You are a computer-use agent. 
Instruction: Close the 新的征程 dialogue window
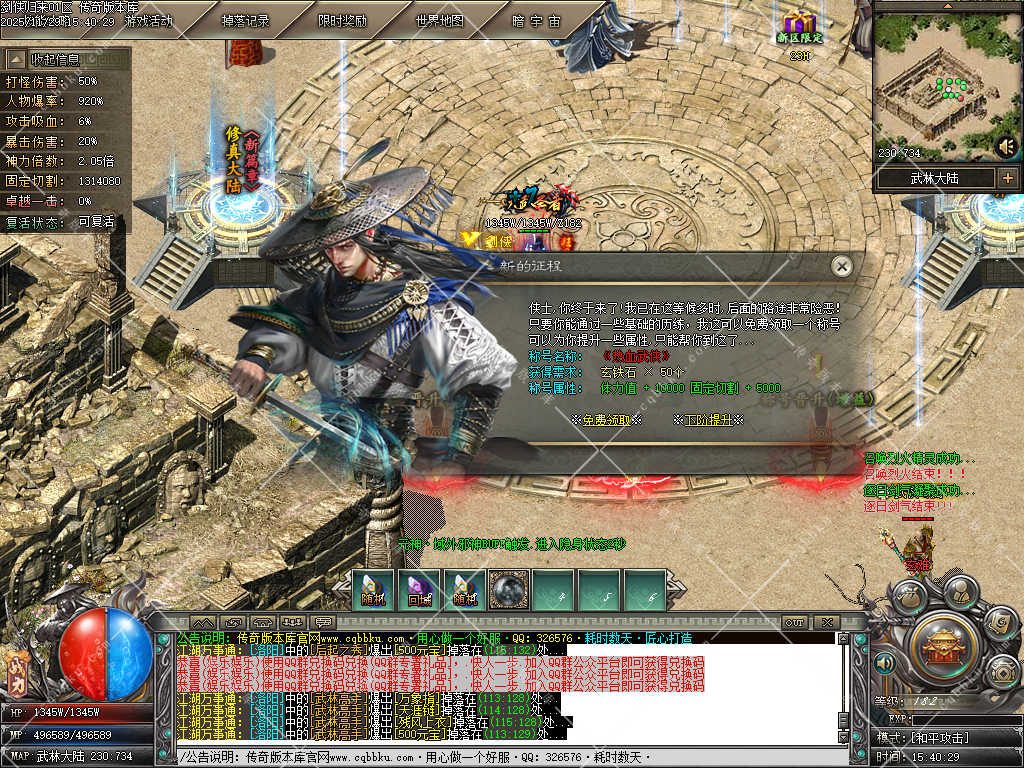coord(842,266)
